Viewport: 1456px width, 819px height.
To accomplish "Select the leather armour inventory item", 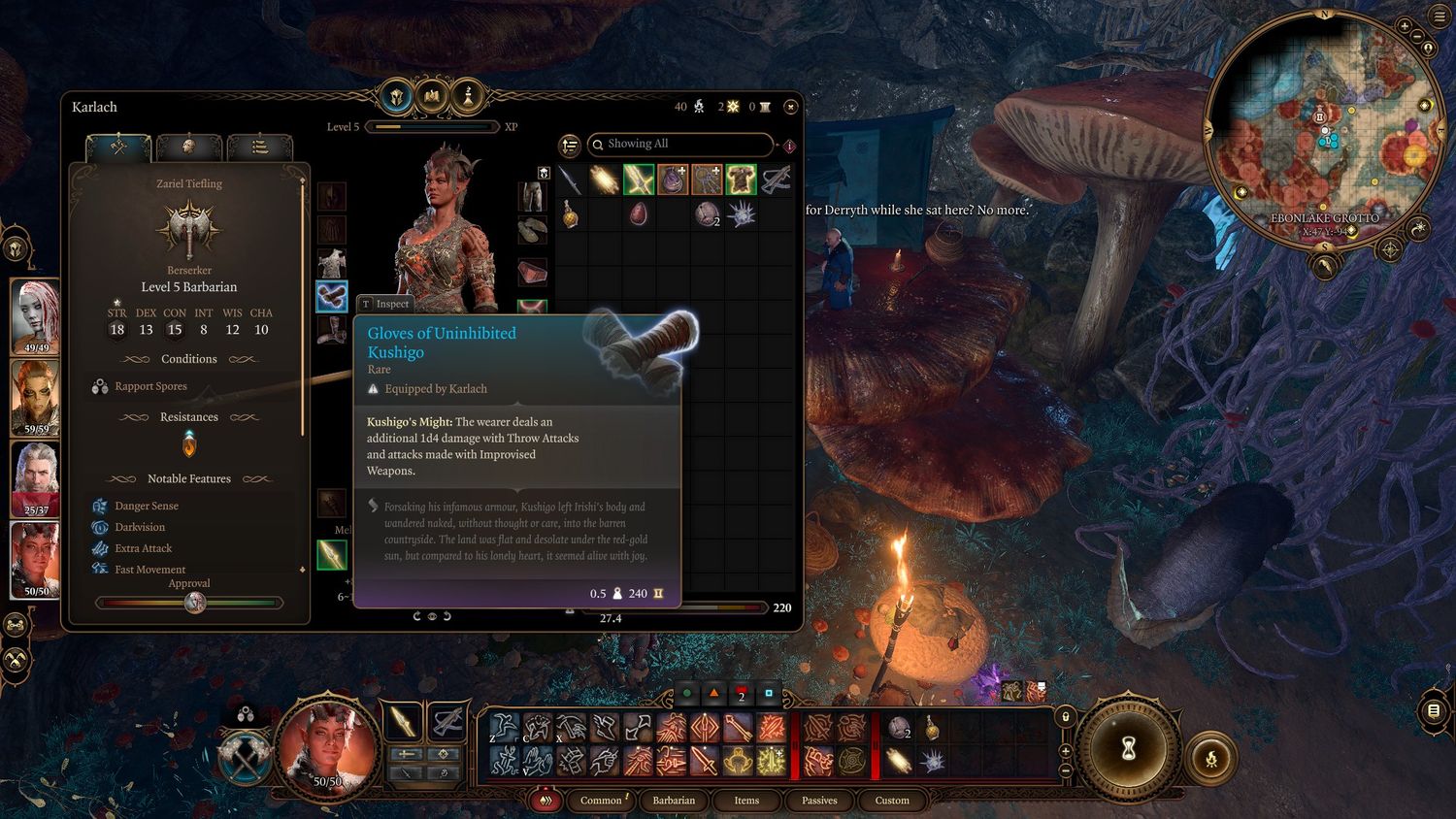I will [x=741, y=180].
